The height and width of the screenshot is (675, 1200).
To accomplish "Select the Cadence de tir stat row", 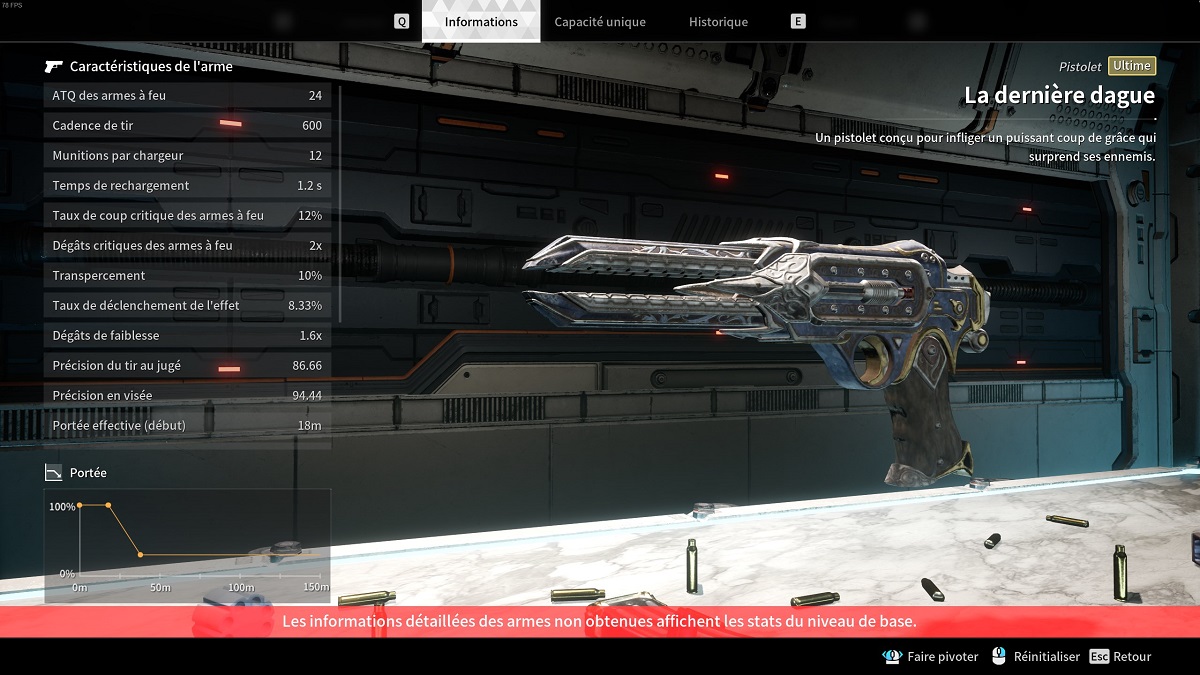I will (187, 126).
